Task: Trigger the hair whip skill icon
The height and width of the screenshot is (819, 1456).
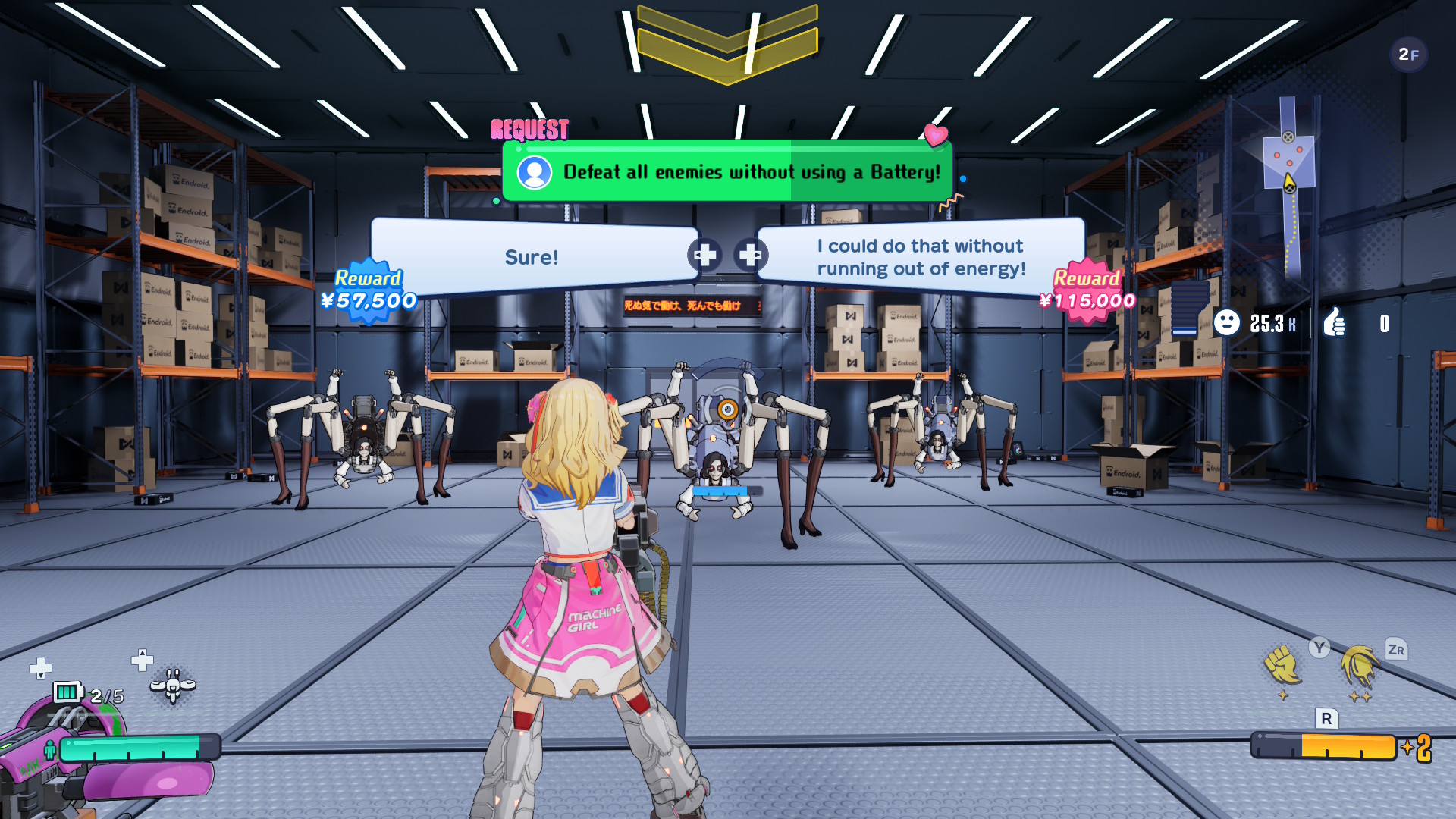Action: click(1359, 667)
